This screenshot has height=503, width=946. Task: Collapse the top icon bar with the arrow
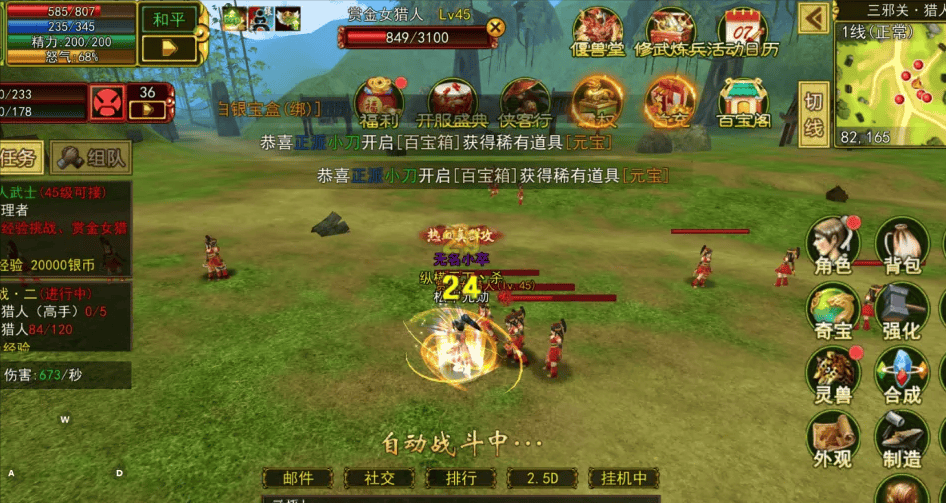pos(816,18)
